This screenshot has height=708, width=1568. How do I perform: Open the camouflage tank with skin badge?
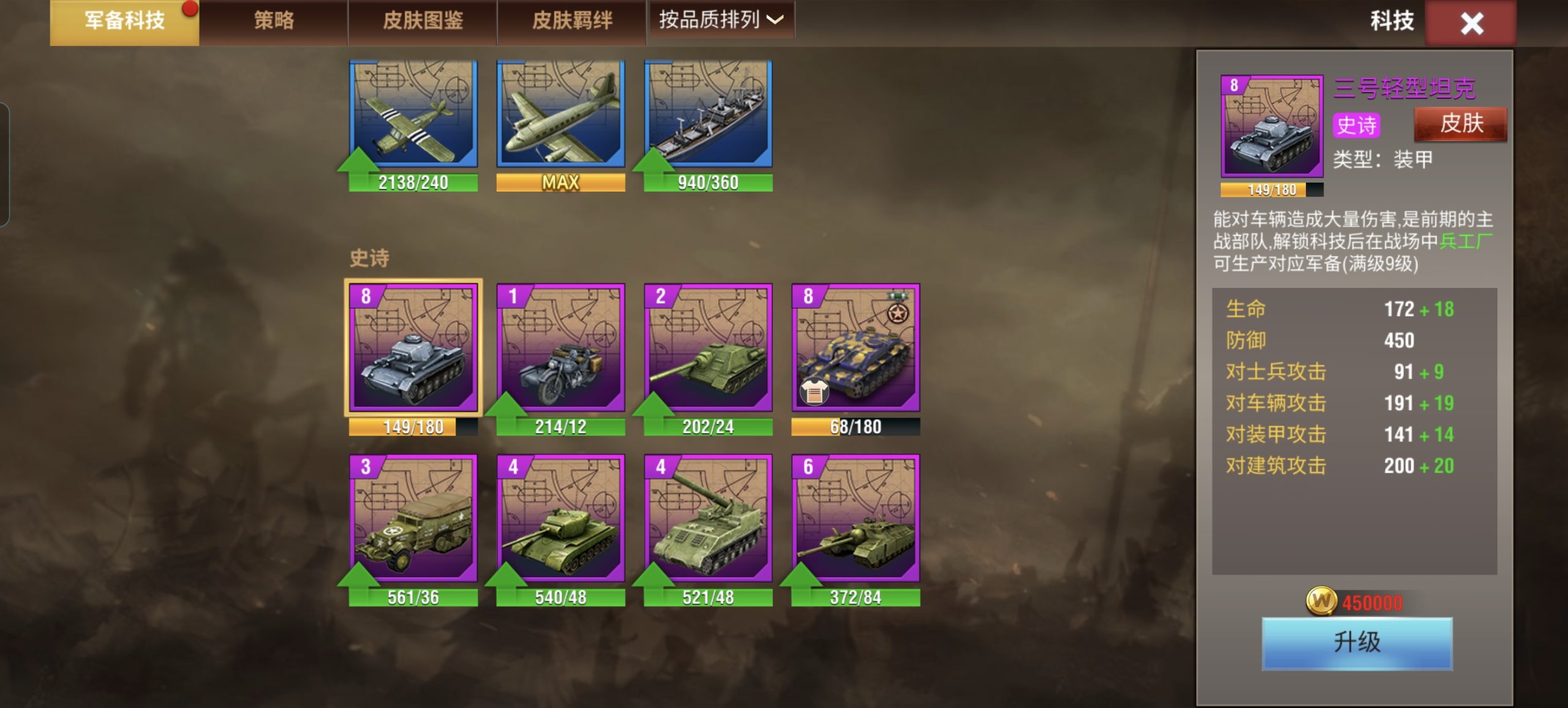(x=858, y=352)
